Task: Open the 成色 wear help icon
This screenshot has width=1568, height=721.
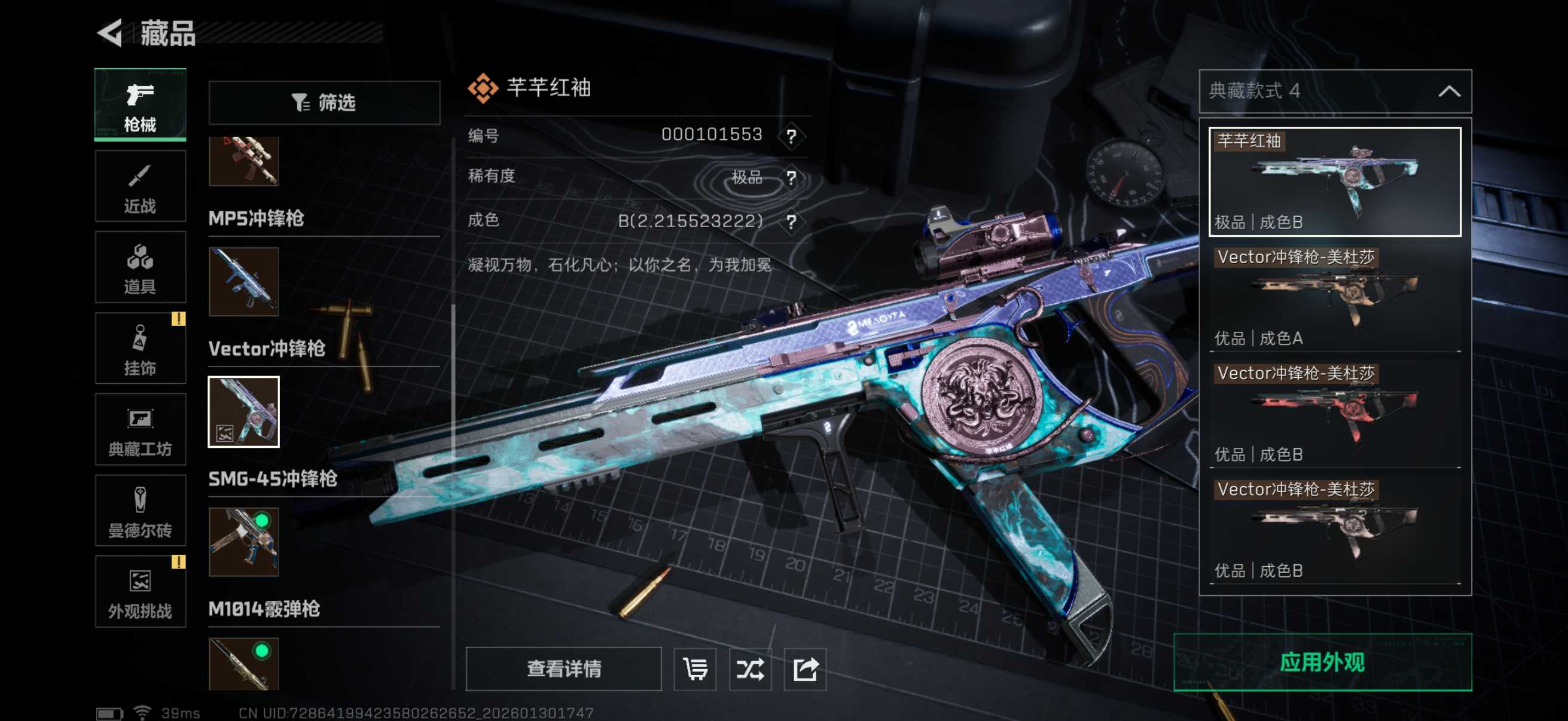Action: [x=791, y=221]
